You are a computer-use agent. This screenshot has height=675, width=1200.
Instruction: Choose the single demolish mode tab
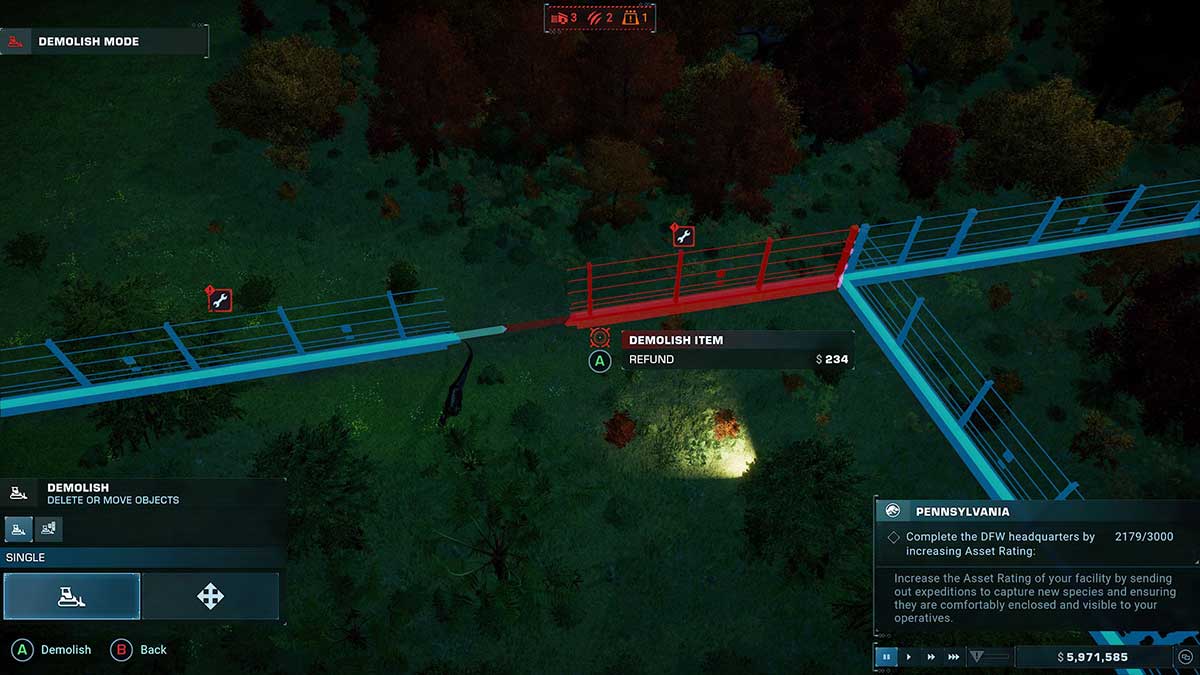19,528
